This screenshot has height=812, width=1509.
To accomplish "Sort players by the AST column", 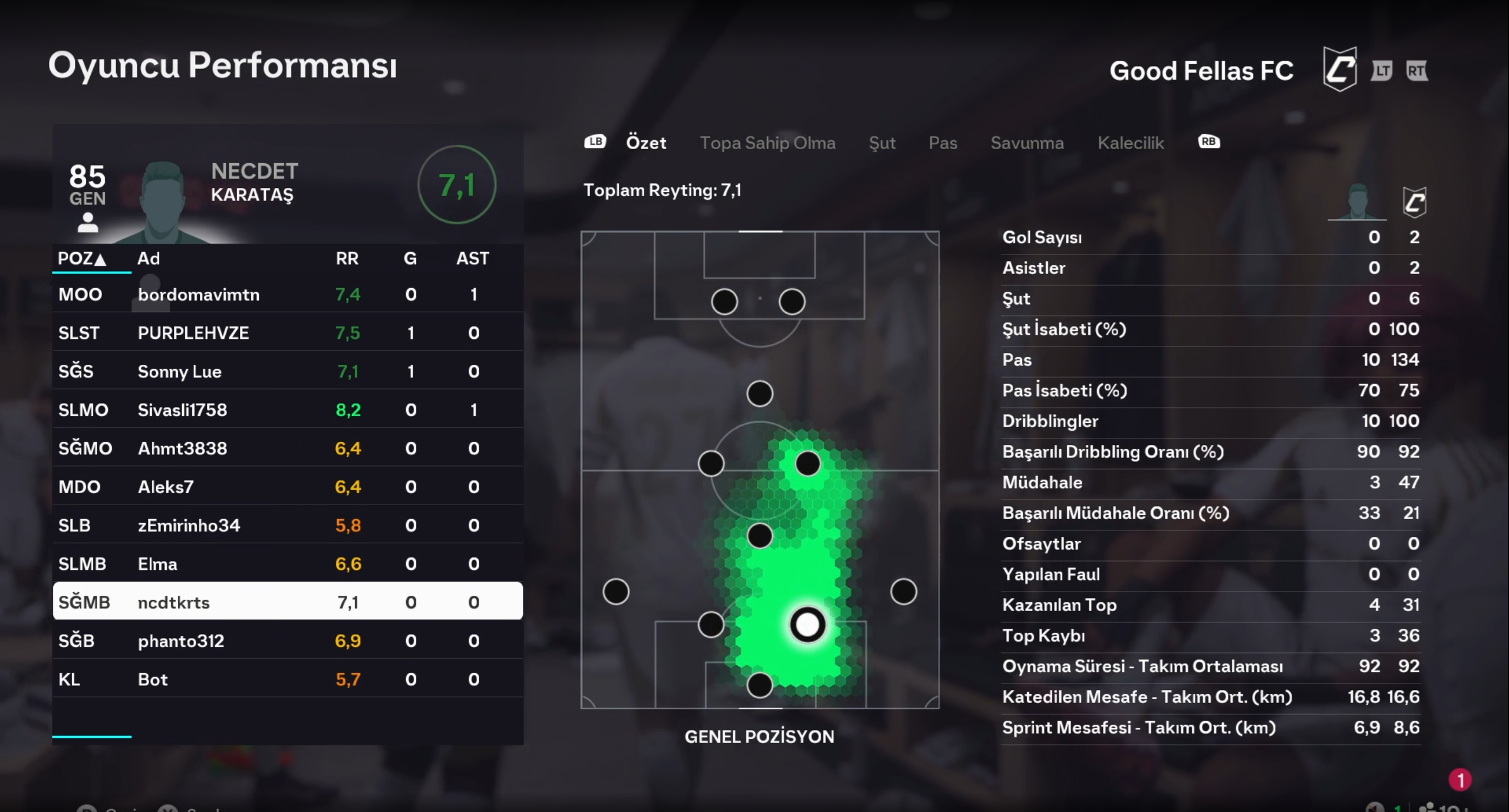I will tap(472, 258).
